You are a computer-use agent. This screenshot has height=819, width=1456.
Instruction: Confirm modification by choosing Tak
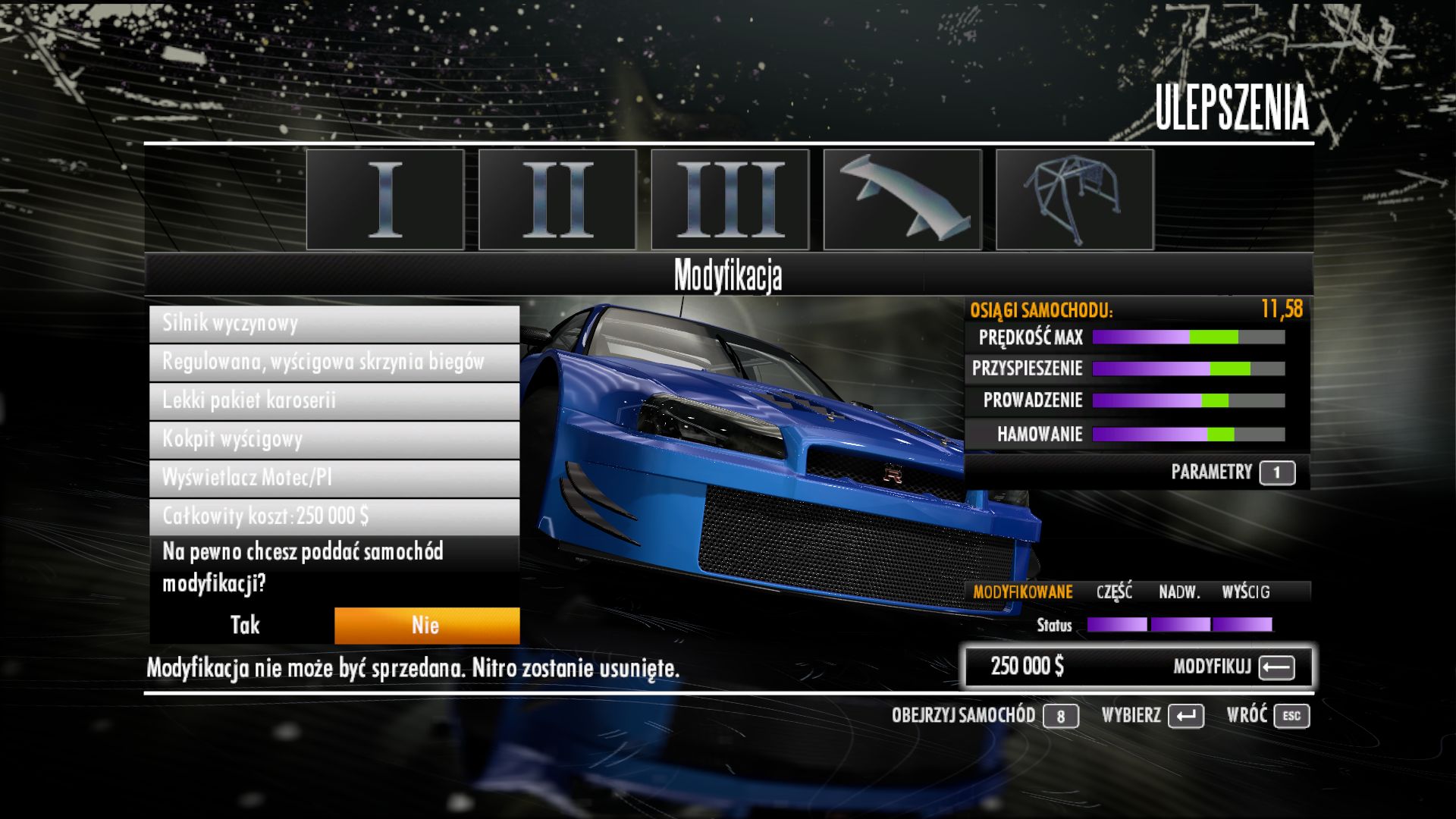coord(243,626)
